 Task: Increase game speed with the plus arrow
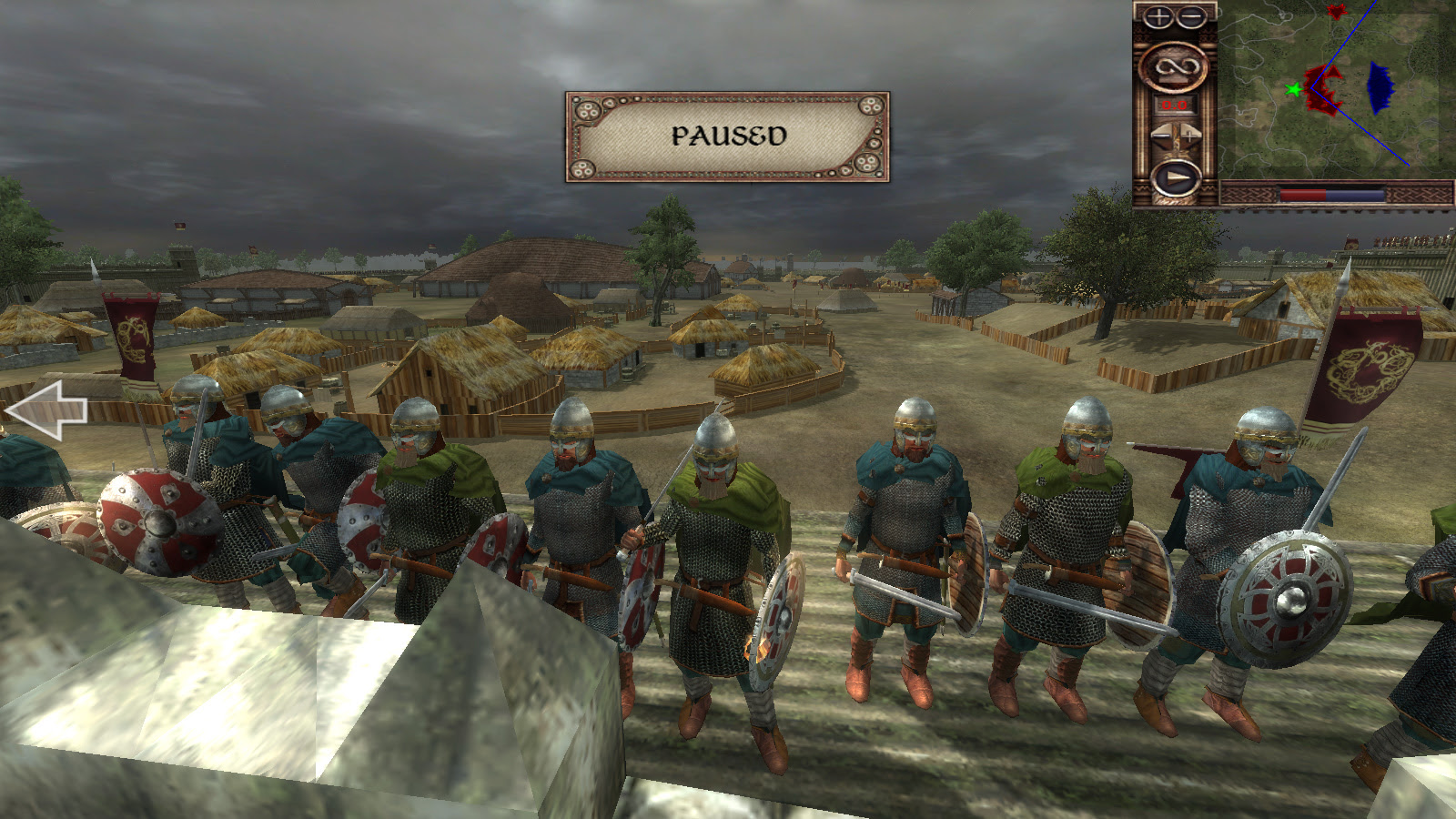click(x=1190, y=137)
